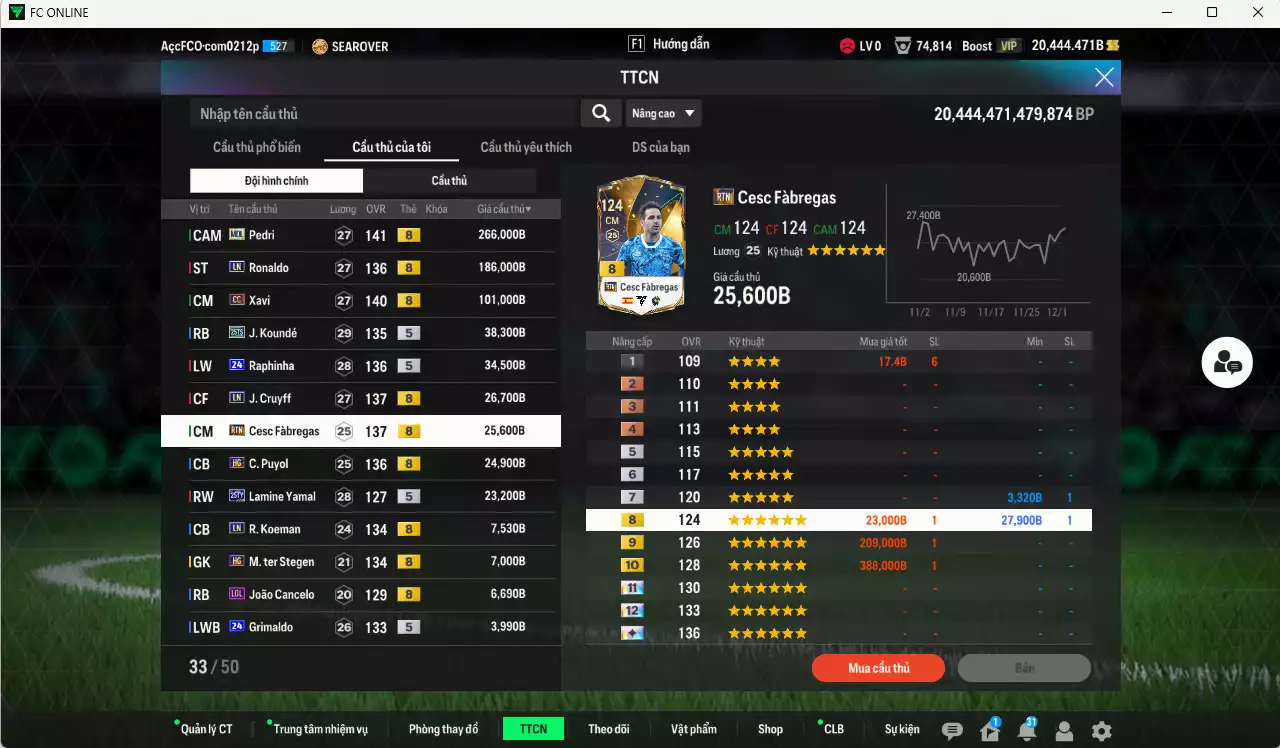This screenshot has height=748, width=1280.
Task: Click the search magnifier icon
Action: click(601, 113)
